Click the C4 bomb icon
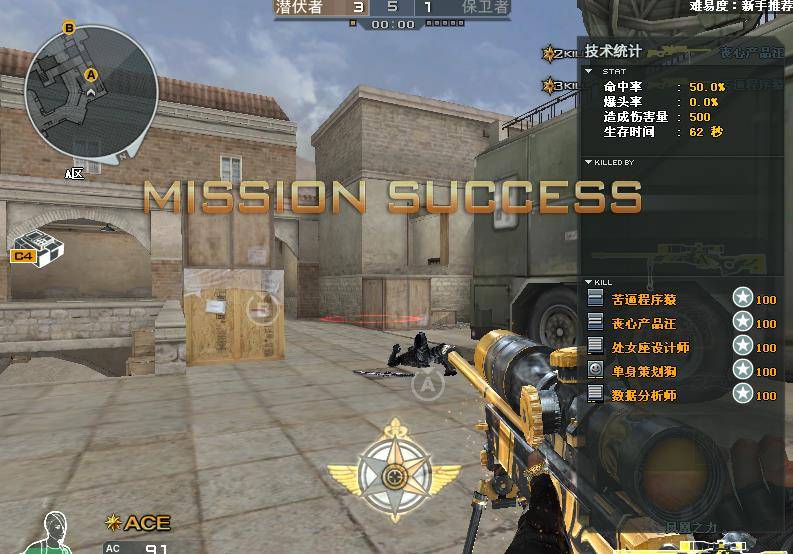 pos(37,247)
